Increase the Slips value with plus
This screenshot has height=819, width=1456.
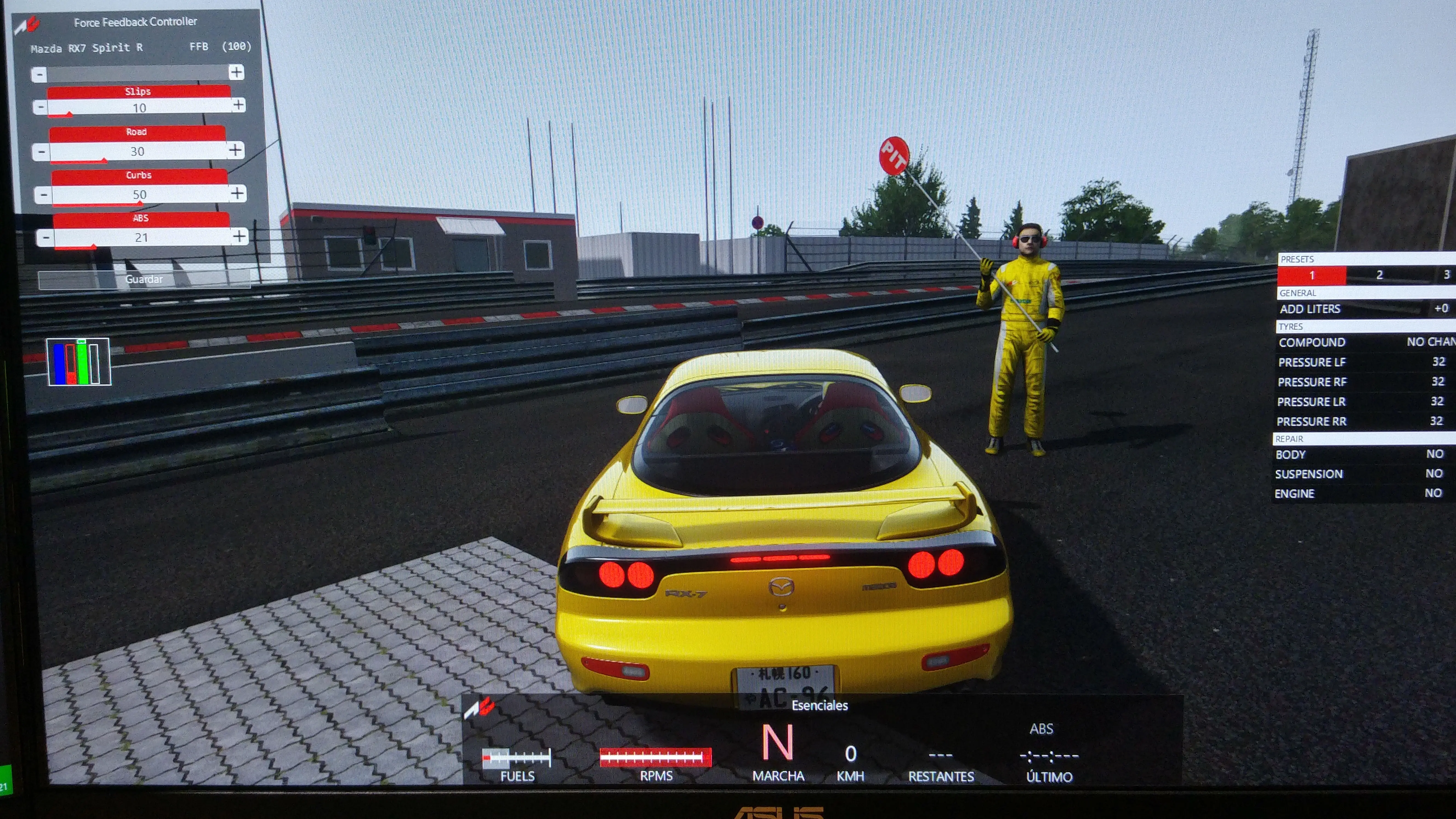[x=238, y=105]
